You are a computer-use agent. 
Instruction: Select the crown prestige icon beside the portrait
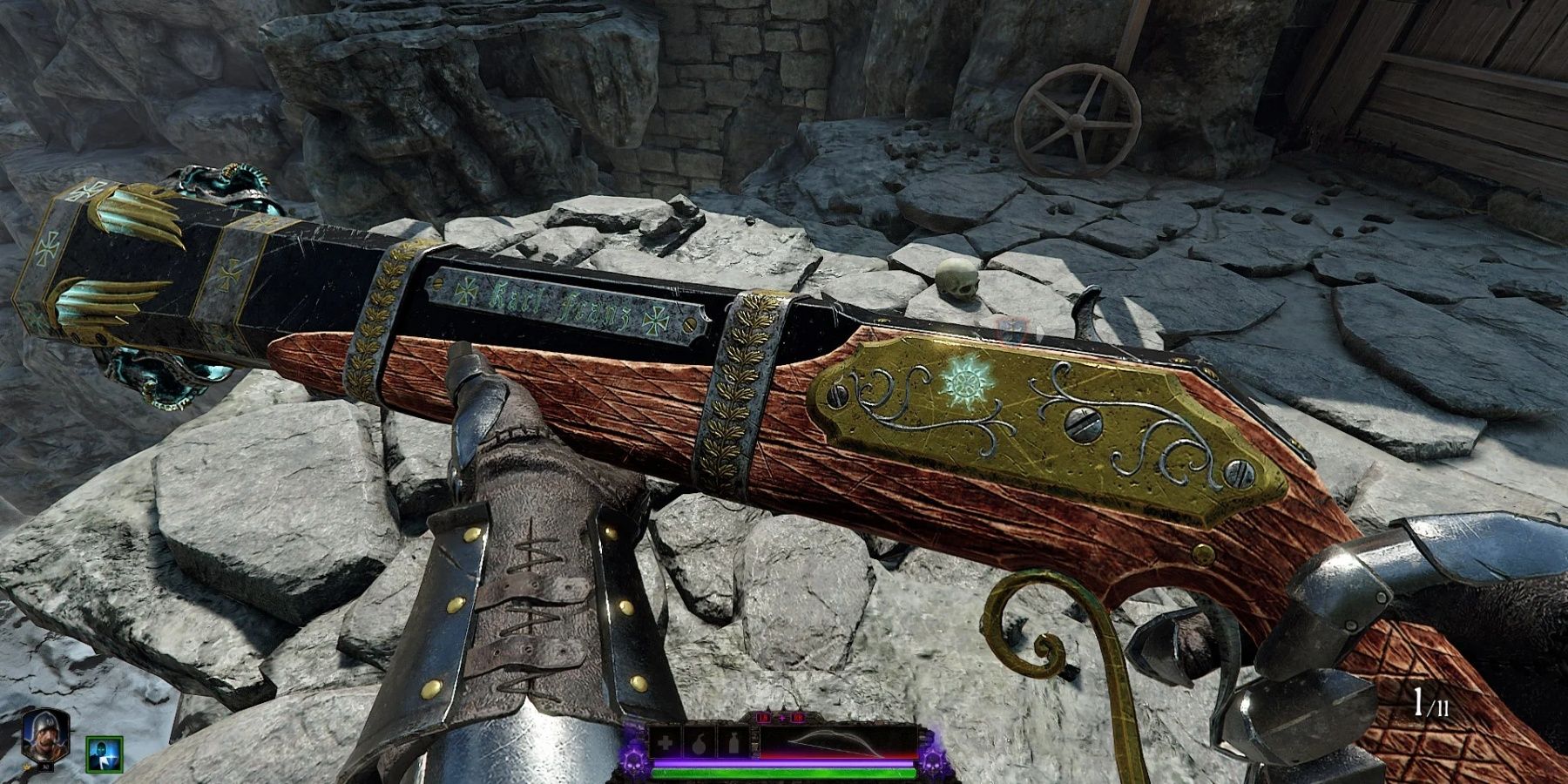click(27, 767)
